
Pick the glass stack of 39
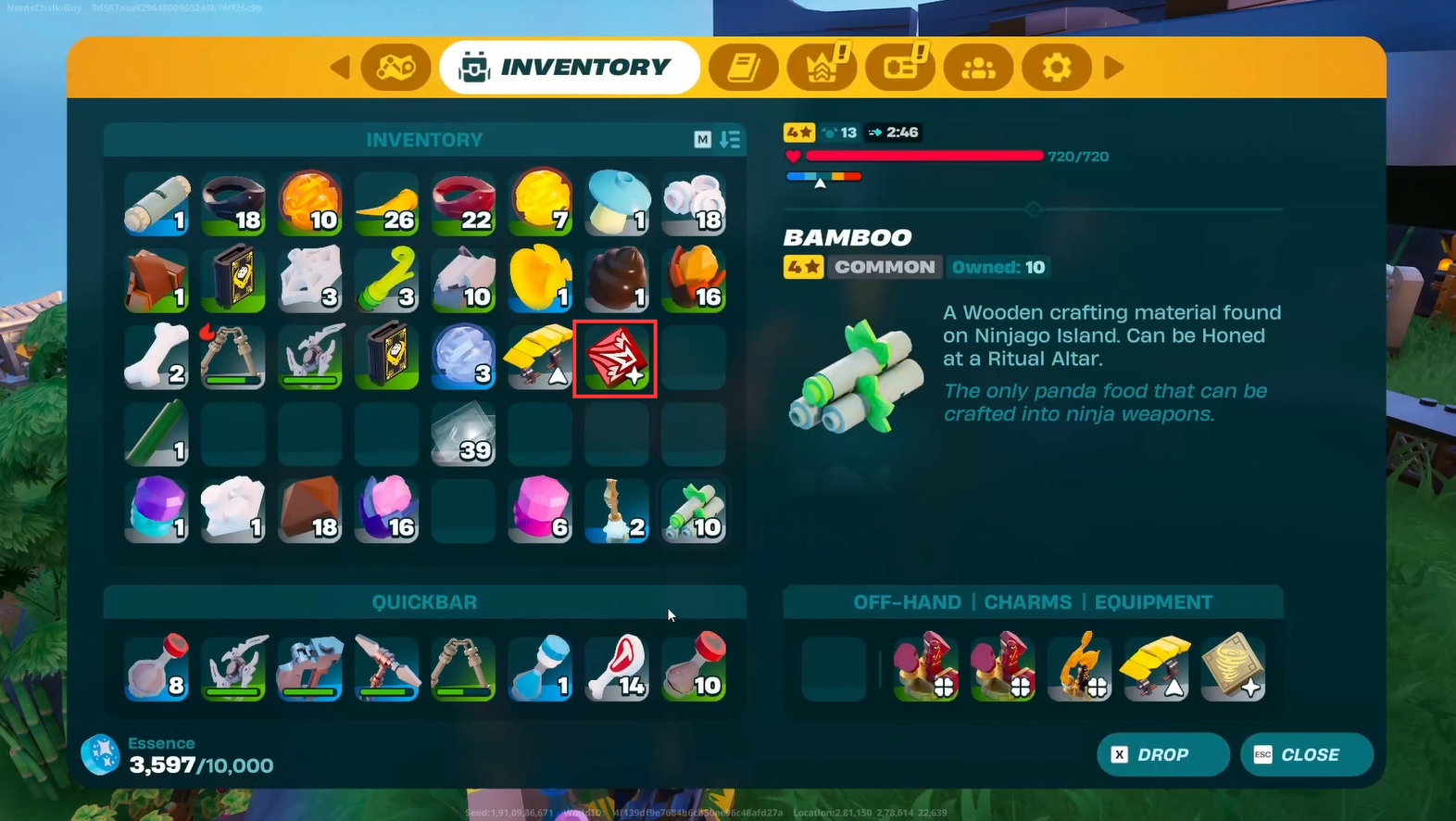click(463, 435)
